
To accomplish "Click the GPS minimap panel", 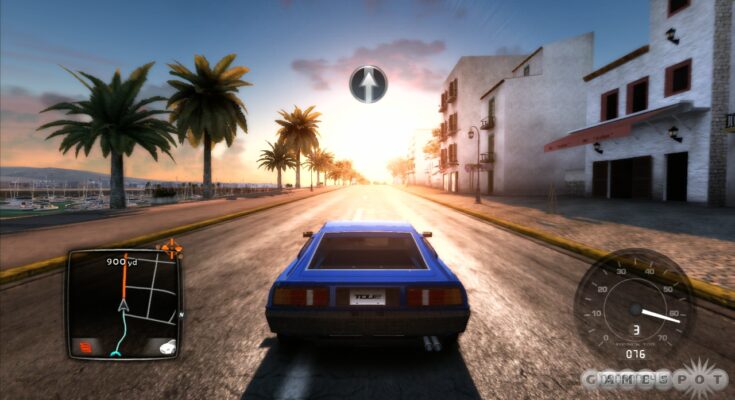I will (x=123, y=302).
